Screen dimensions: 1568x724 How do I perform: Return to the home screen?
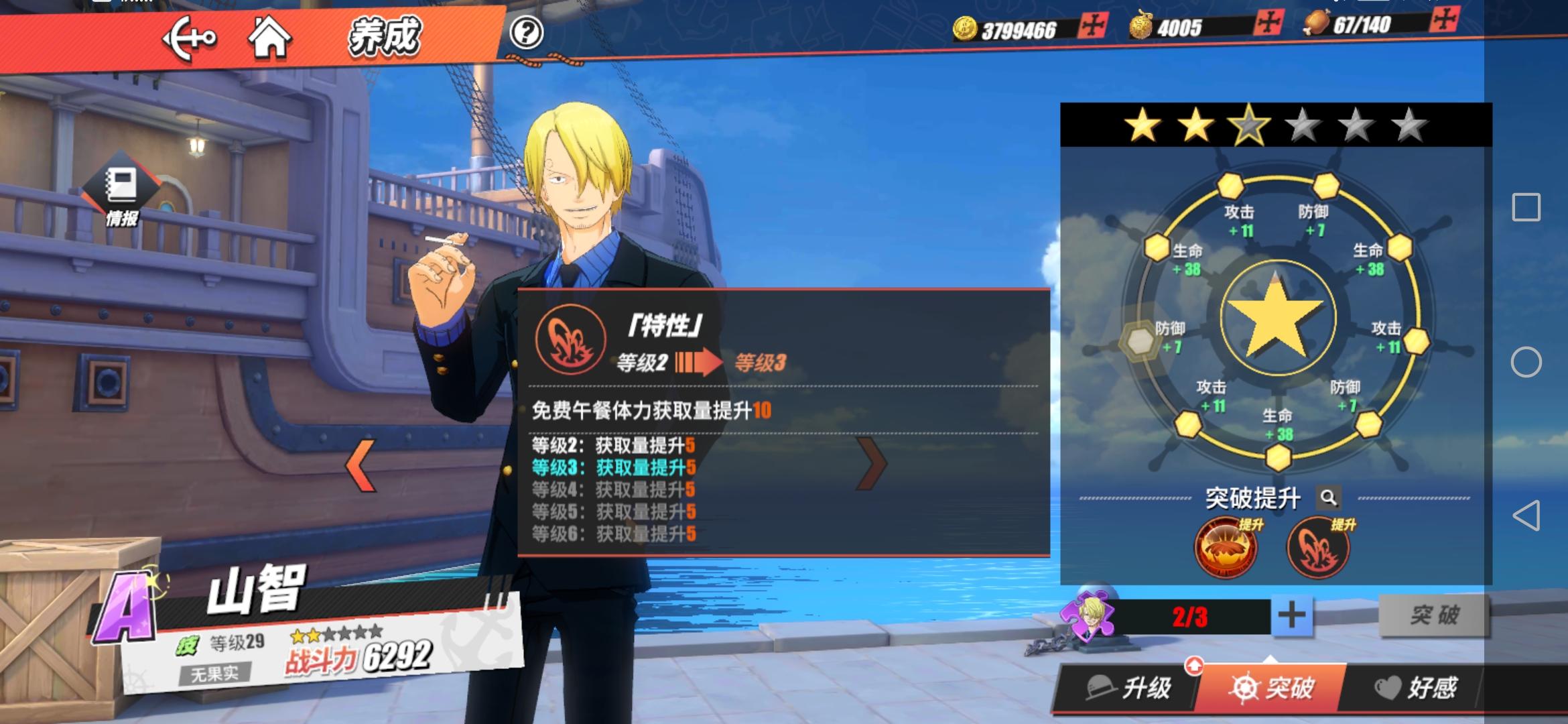click(269, 37)
